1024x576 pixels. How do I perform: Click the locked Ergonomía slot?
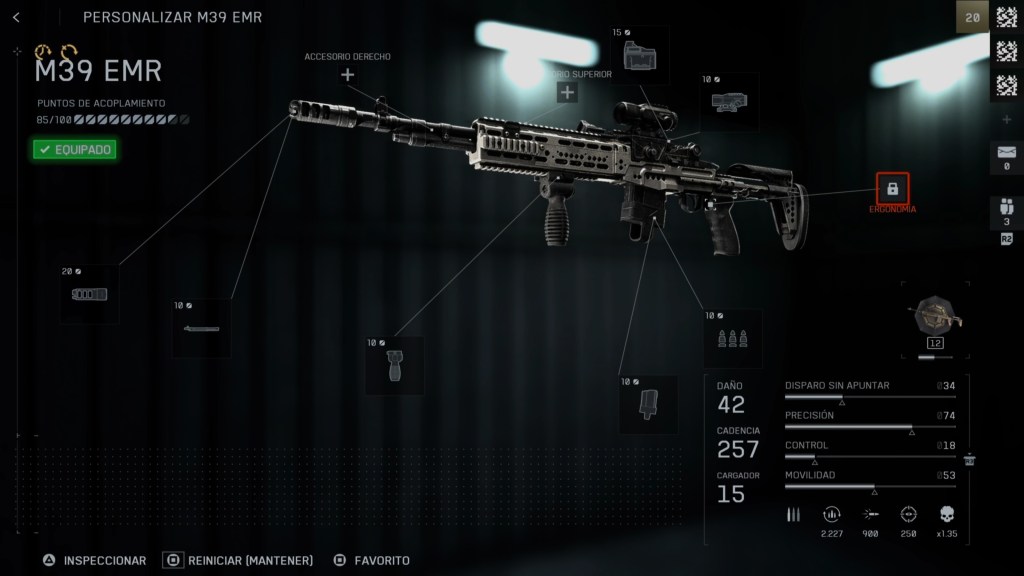coord(892,188)
